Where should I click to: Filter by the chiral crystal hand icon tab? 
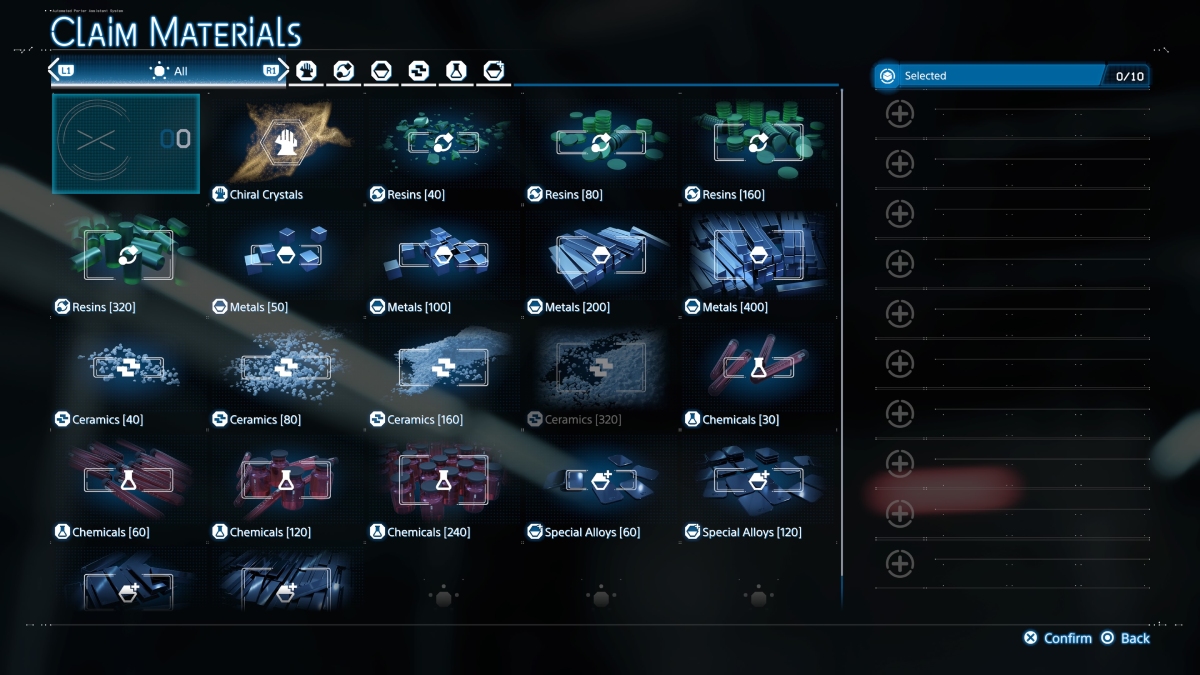tap(306, 71)
